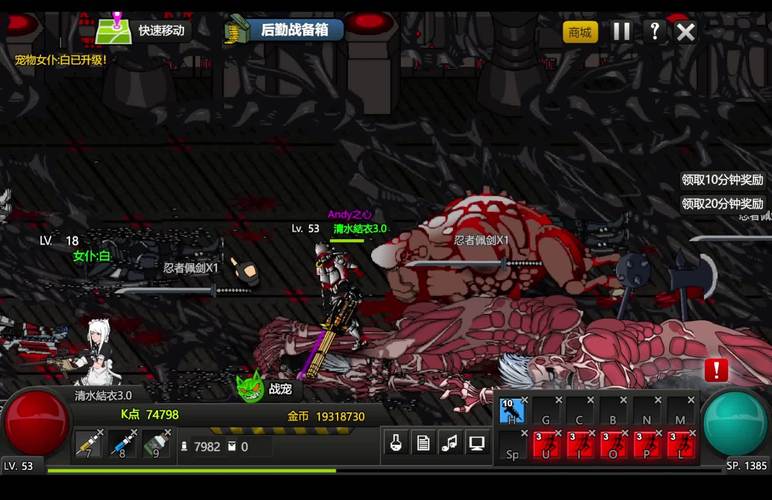This screenshot has width=772, height=500.
Task: Open the 商城 shop
Action: (x=579, y=32)
